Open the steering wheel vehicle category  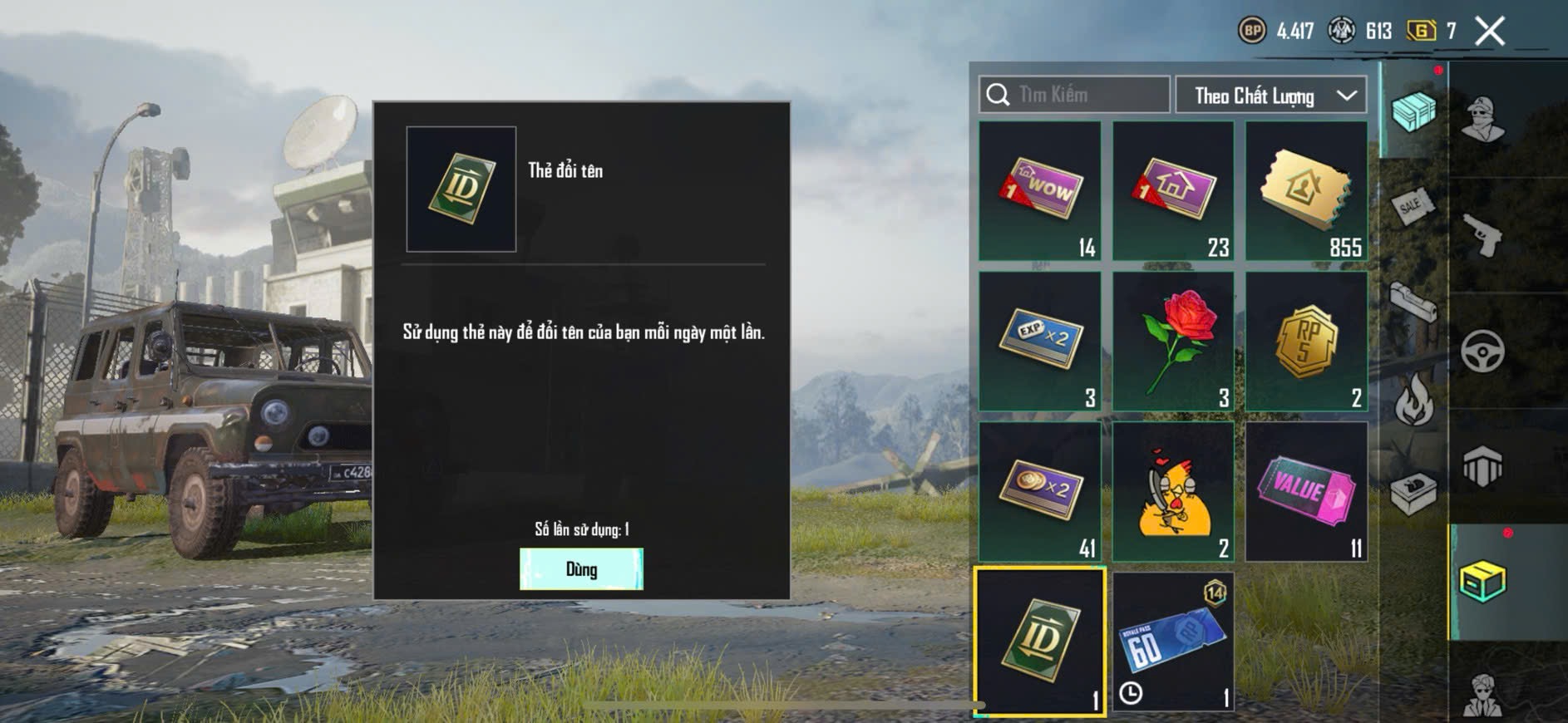tap(1482, 352)
